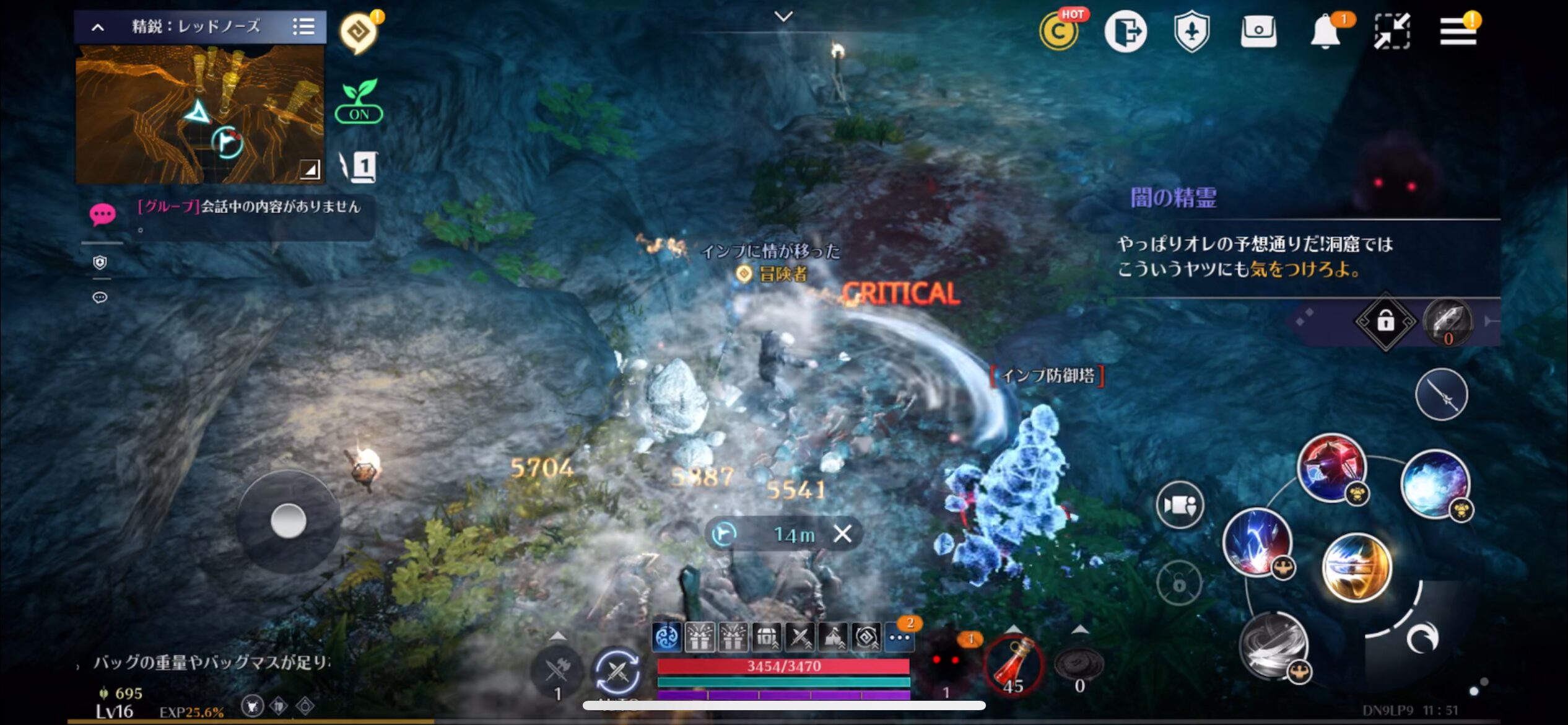Toggle the collapse-screen arrows icon

1392,31
